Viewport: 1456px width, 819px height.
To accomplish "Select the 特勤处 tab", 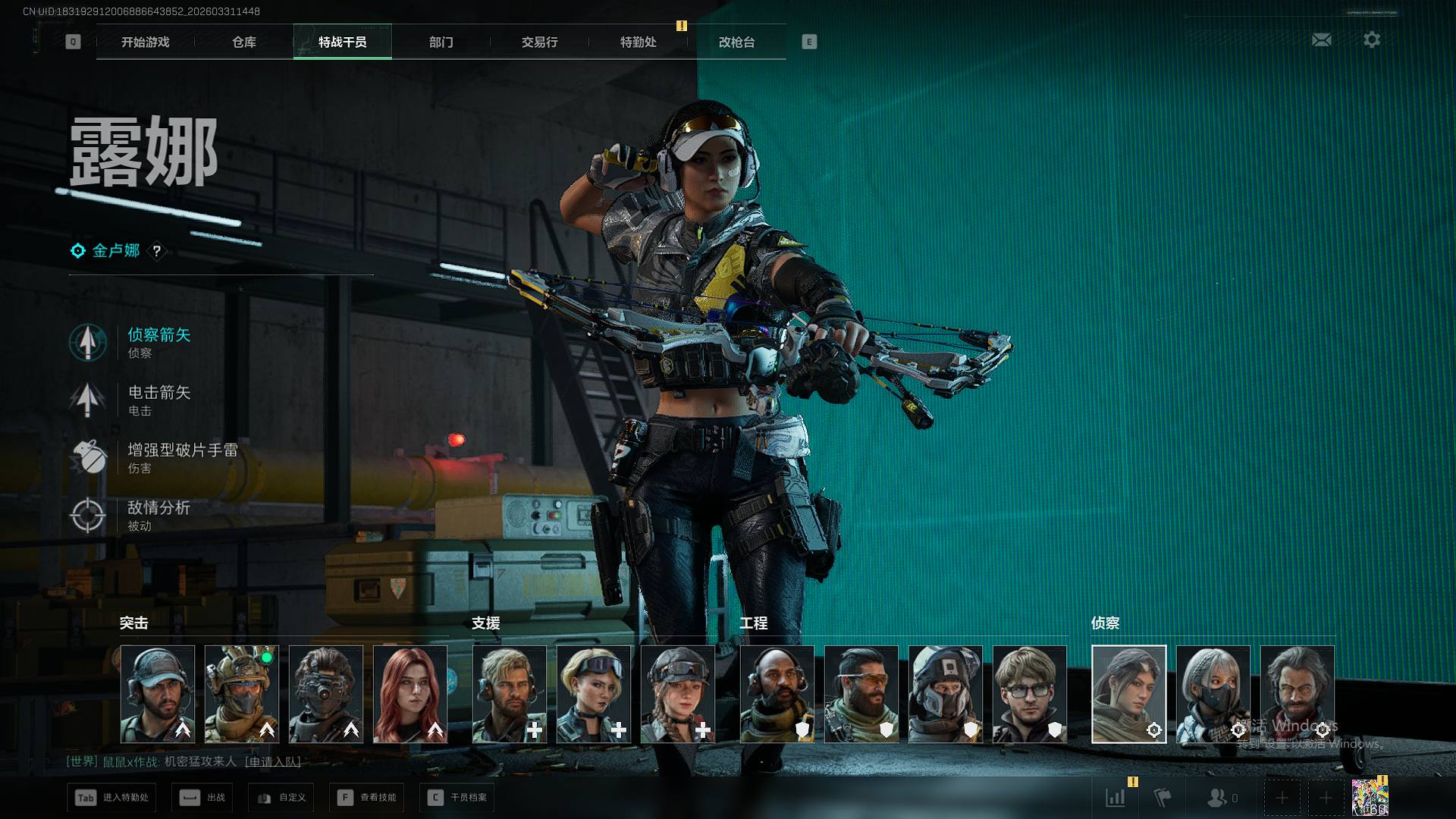I will (638, 42).
